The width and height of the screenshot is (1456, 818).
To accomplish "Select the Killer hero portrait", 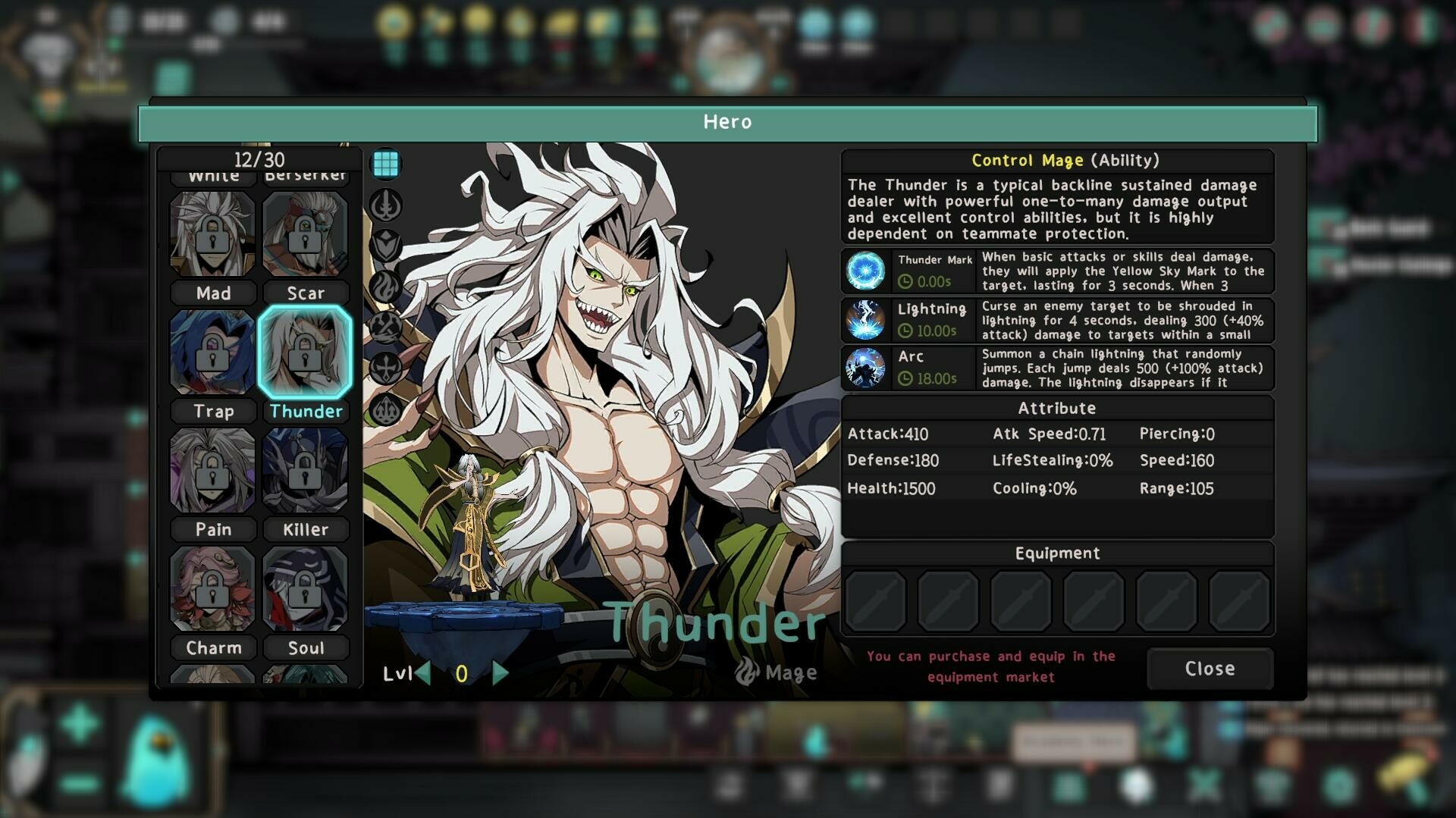I will click(x=305, y=470).
